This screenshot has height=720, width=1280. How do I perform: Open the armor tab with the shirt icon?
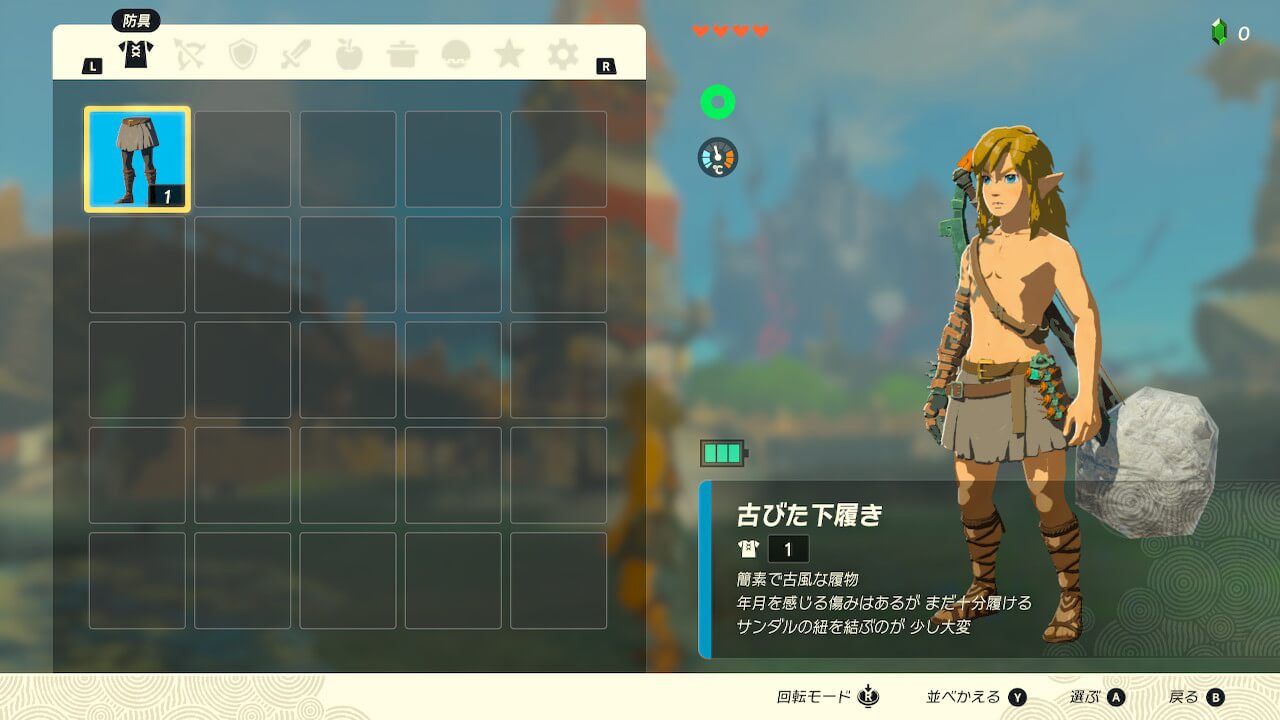click(136, 54)
